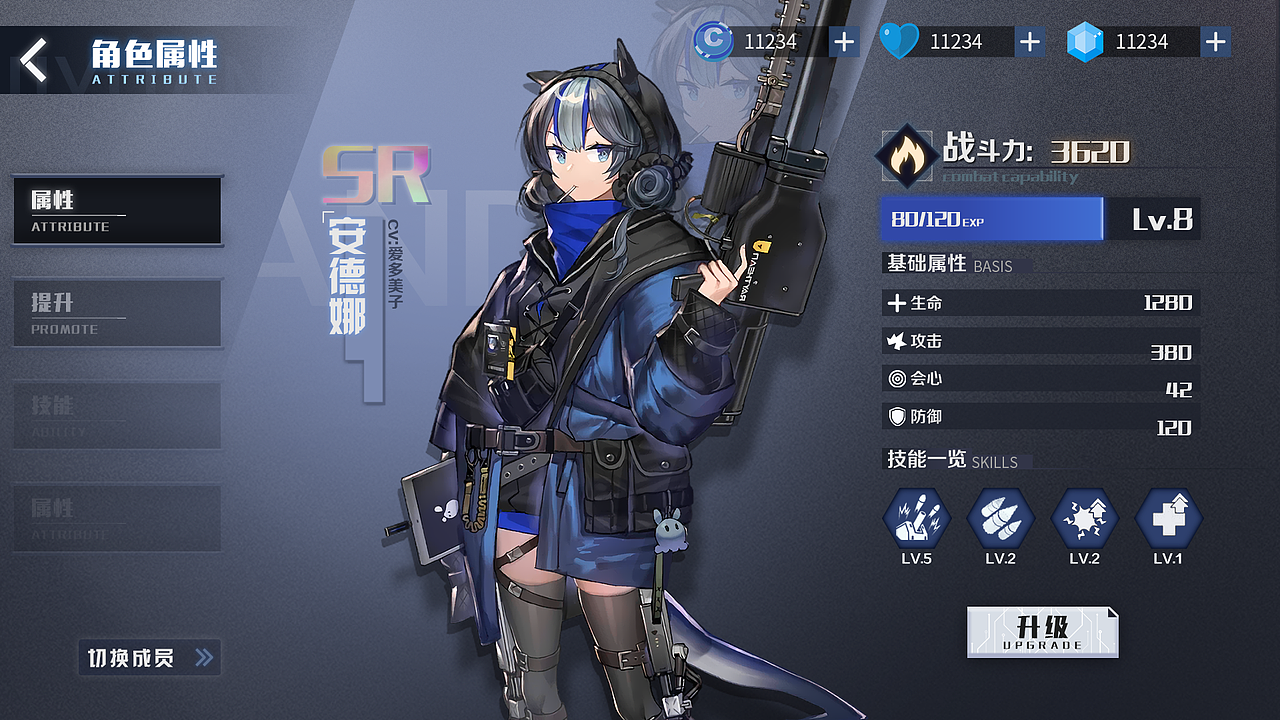Select the triple bullets skill icon

pos(1000,520)
